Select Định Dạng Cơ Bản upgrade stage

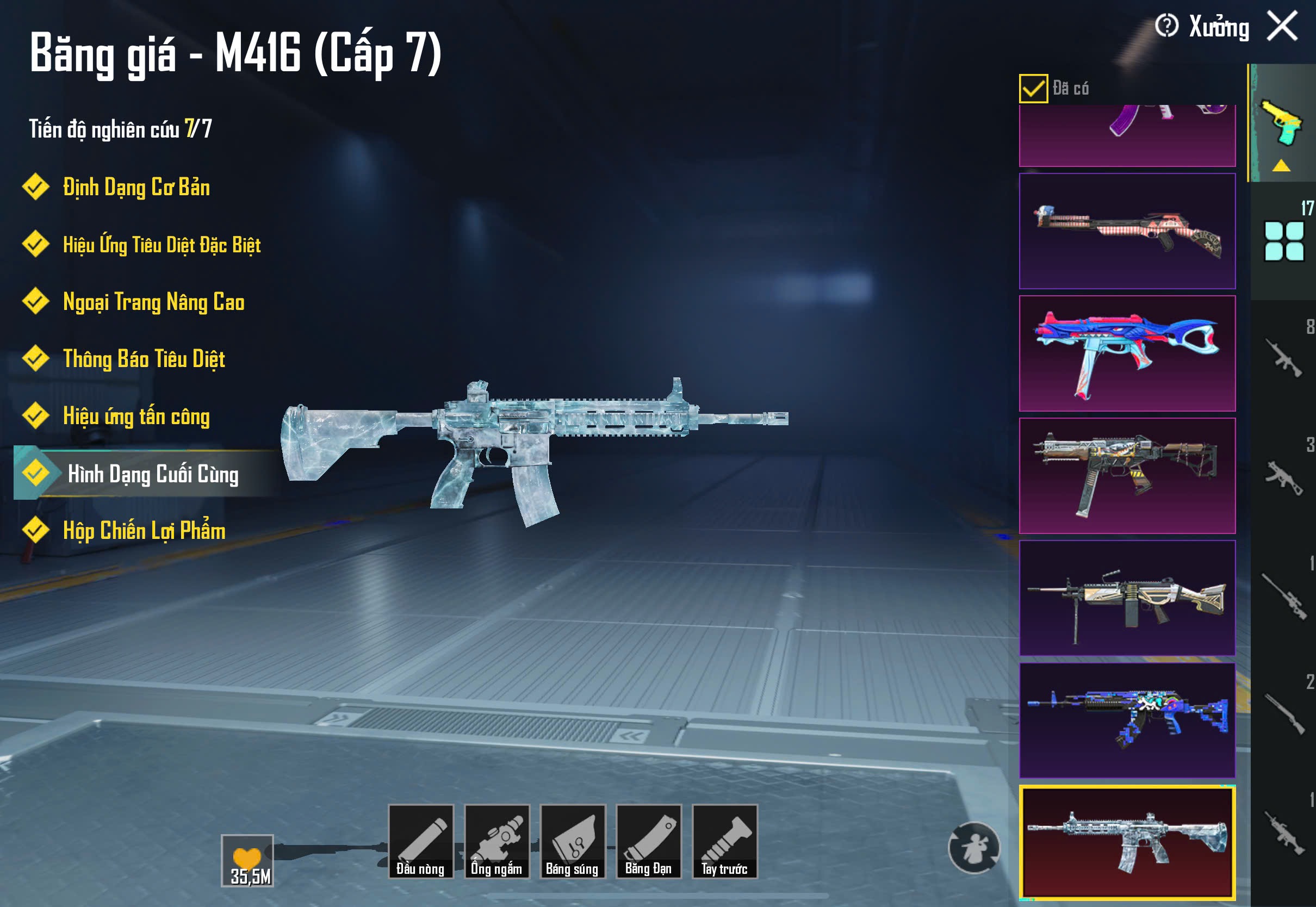[x=136, y=188]
